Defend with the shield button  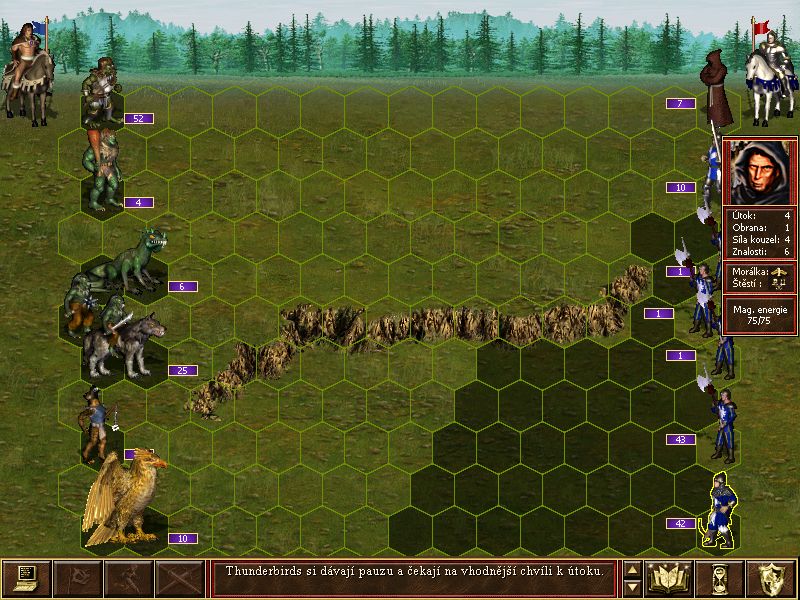pos(771,578)
